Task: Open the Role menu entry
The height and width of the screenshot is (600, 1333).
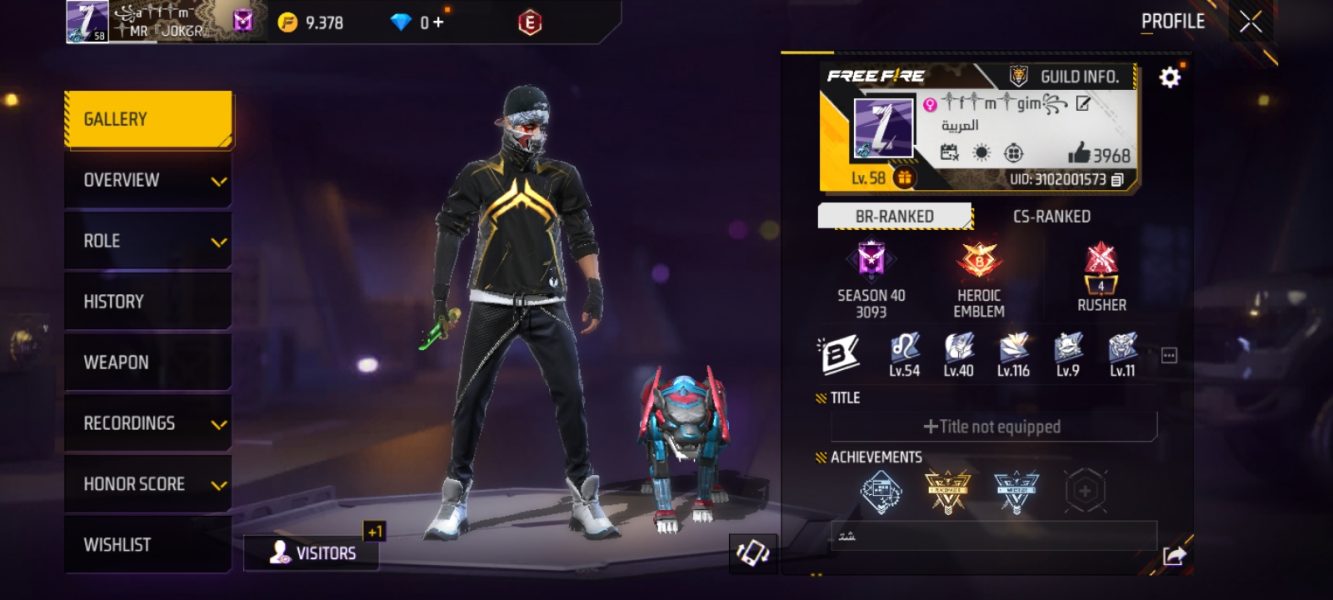Action: pyautogui.click(x=148, y=241)
